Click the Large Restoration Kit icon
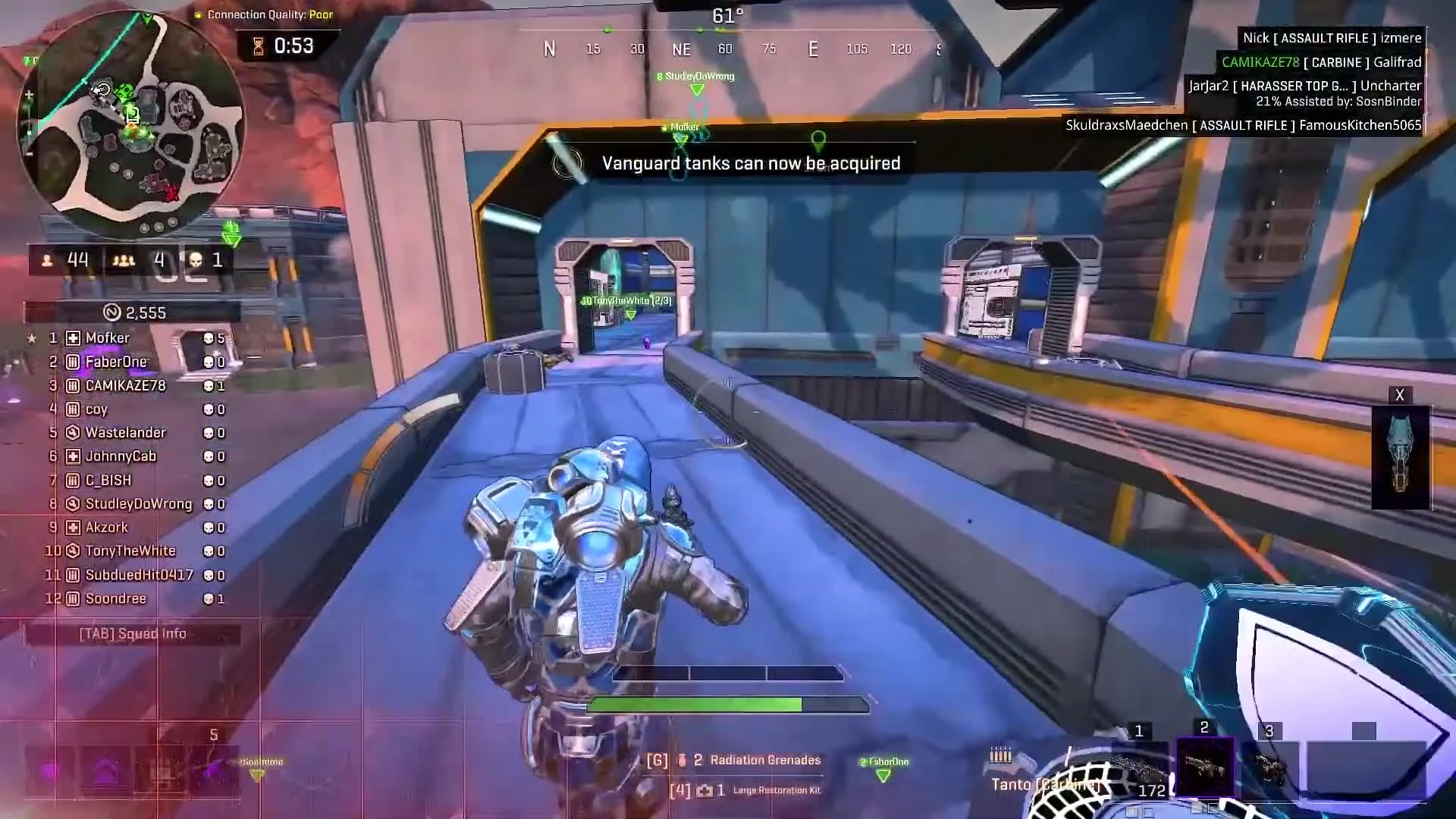The width and height of the screenshot is (1456, 819). click(705, 789)
